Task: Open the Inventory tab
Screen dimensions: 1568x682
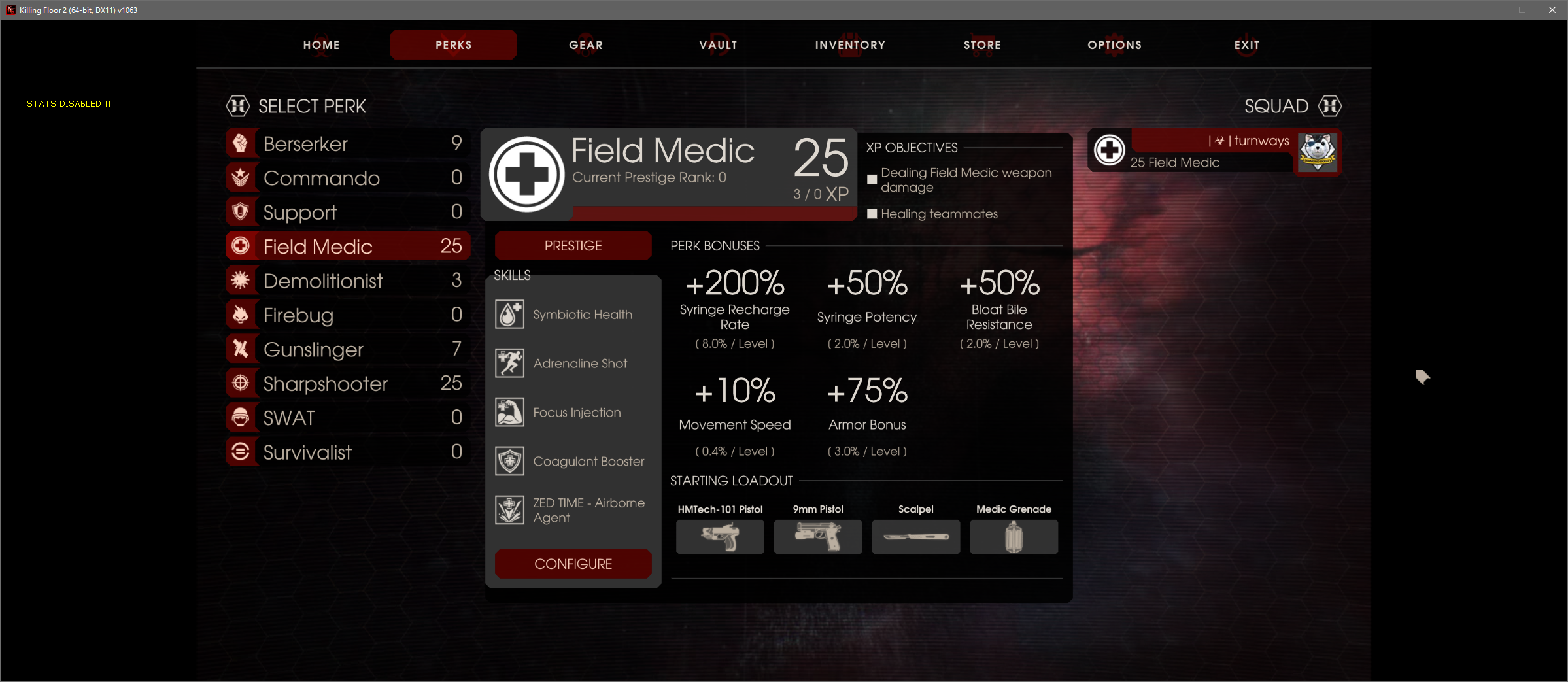Action: (x=850, y=45)
